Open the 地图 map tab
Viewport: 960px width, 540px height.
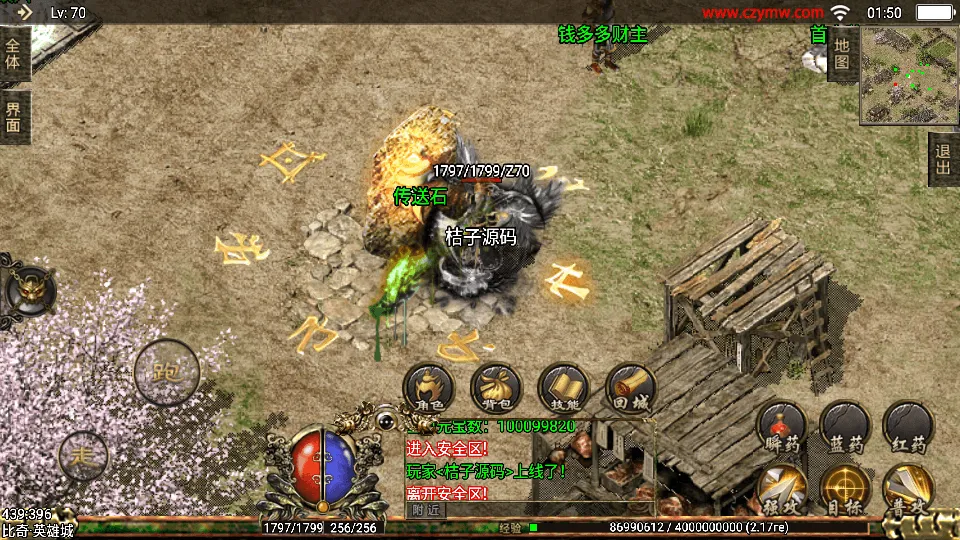tap(842, 53)
